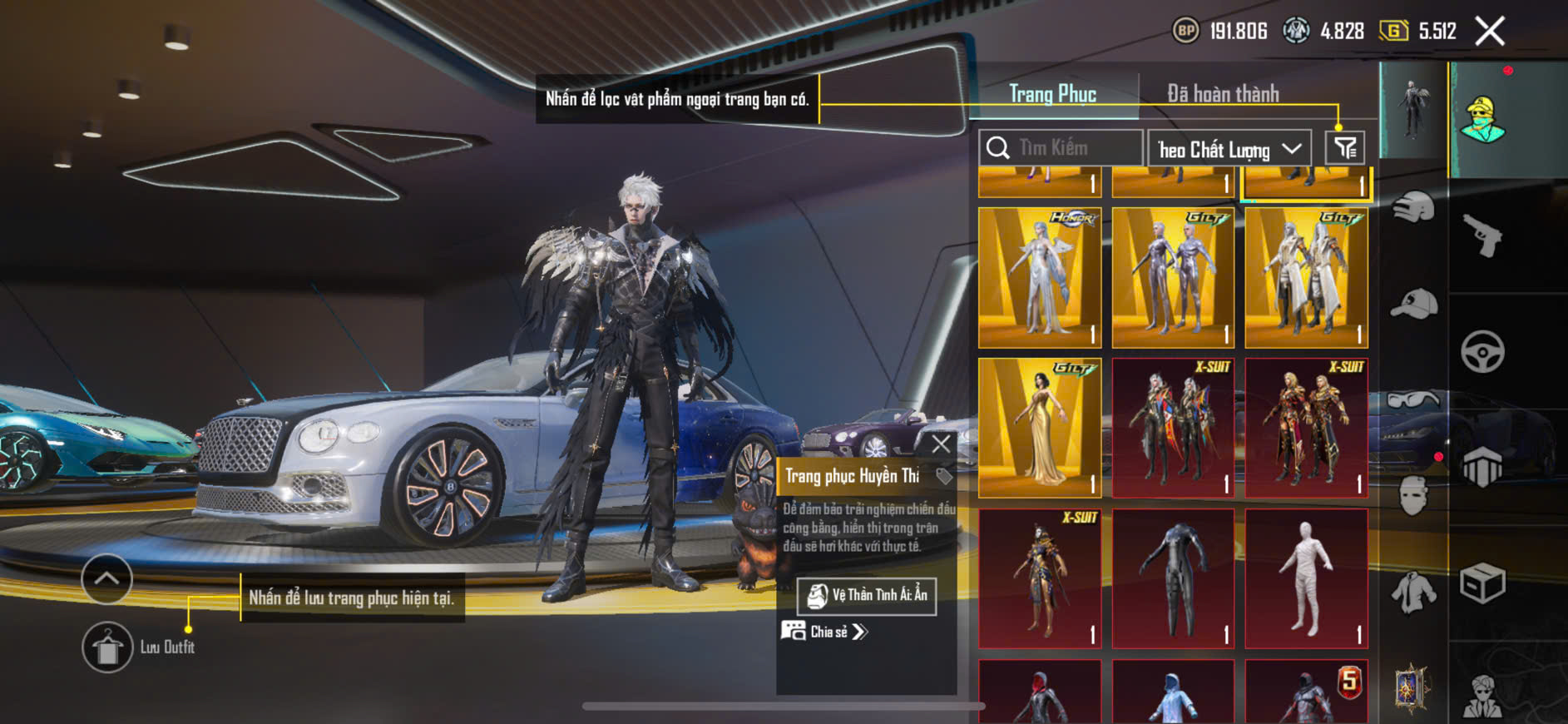
Task: Show the pistol weapon skins category
Action: pyautogui.click(x=1482, y=236)
